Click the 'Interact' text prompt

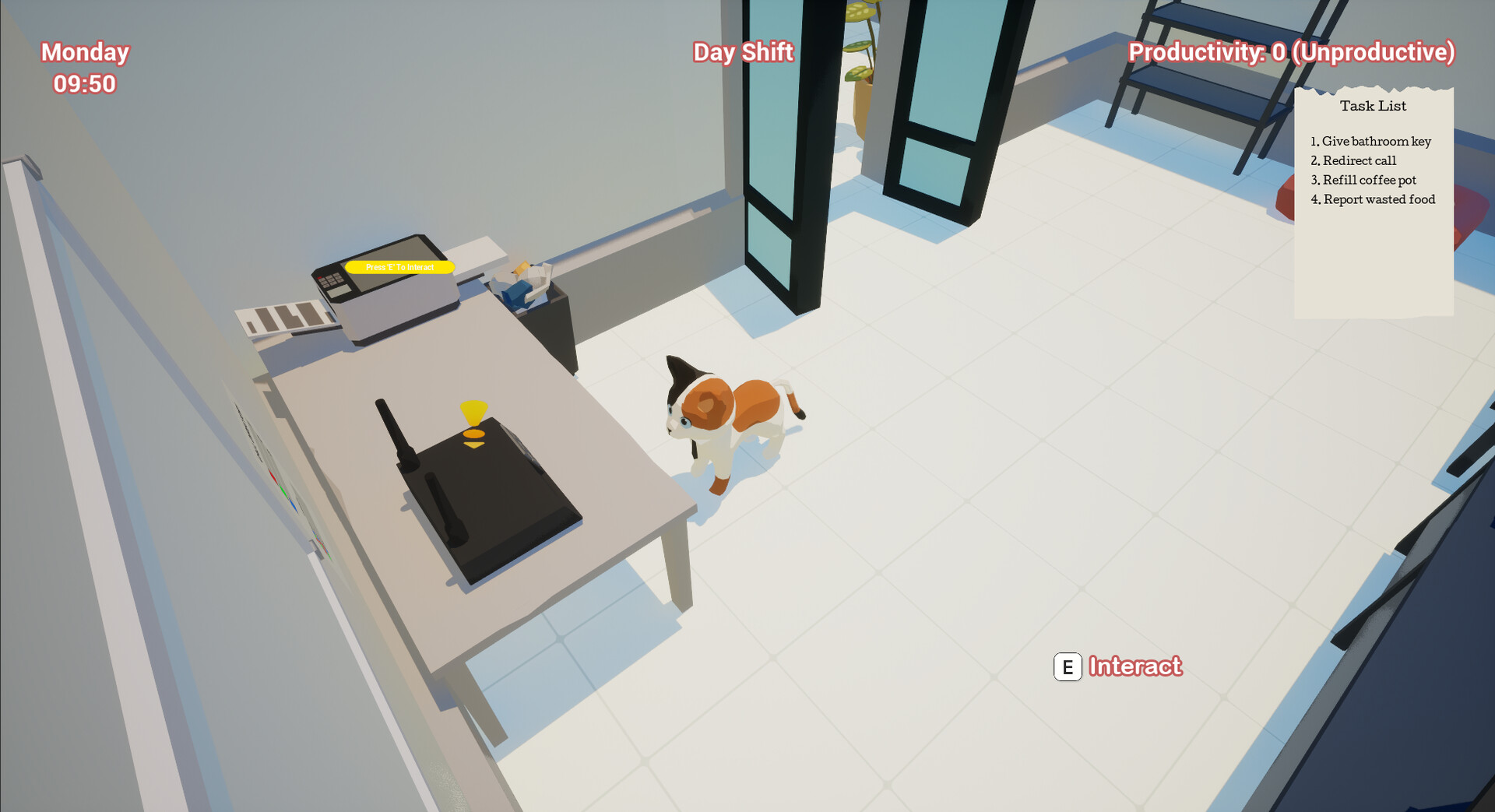1136,667
